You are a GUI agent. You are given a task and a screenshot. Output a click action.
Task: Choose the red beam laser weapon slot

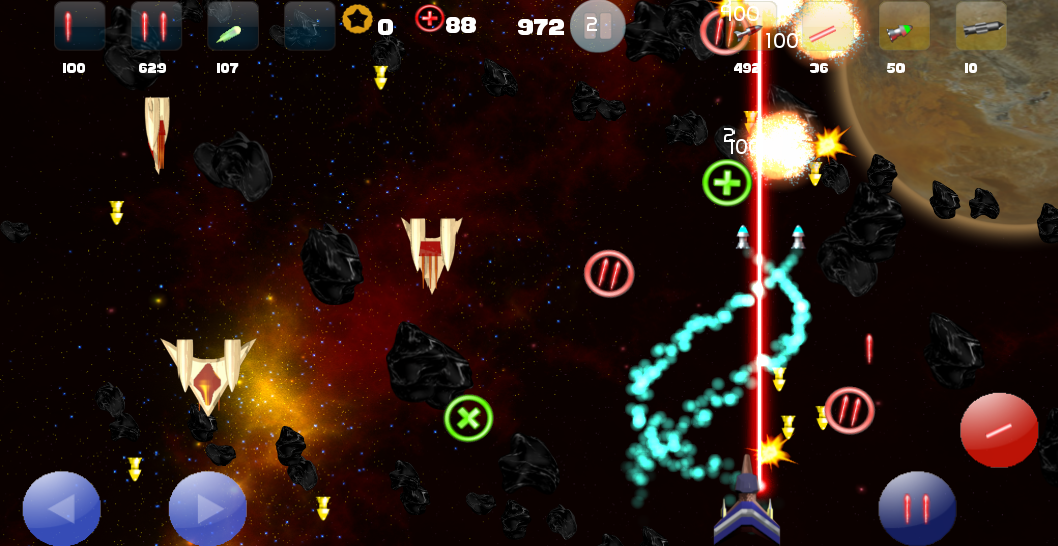(x=828, y=27)
